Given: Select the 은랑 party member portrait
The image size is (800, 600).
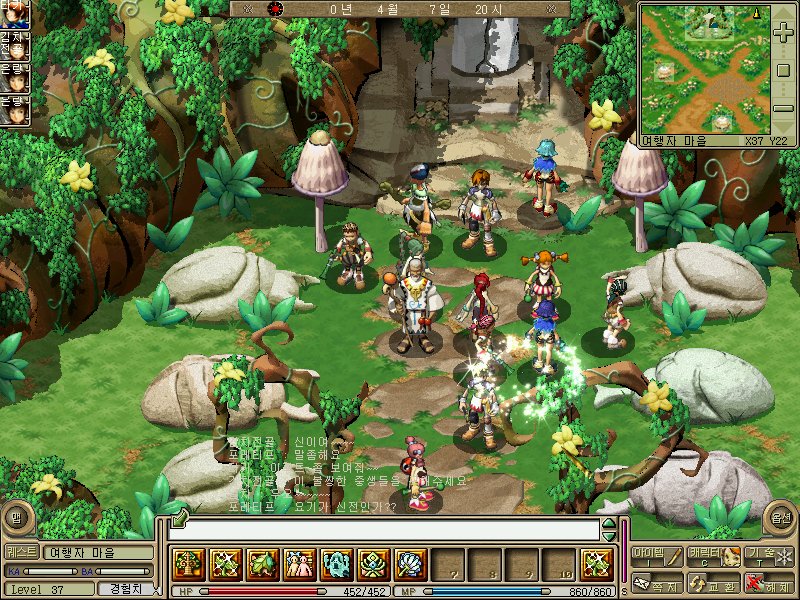Looking at the screenshot, I should [x=14, y=78].
